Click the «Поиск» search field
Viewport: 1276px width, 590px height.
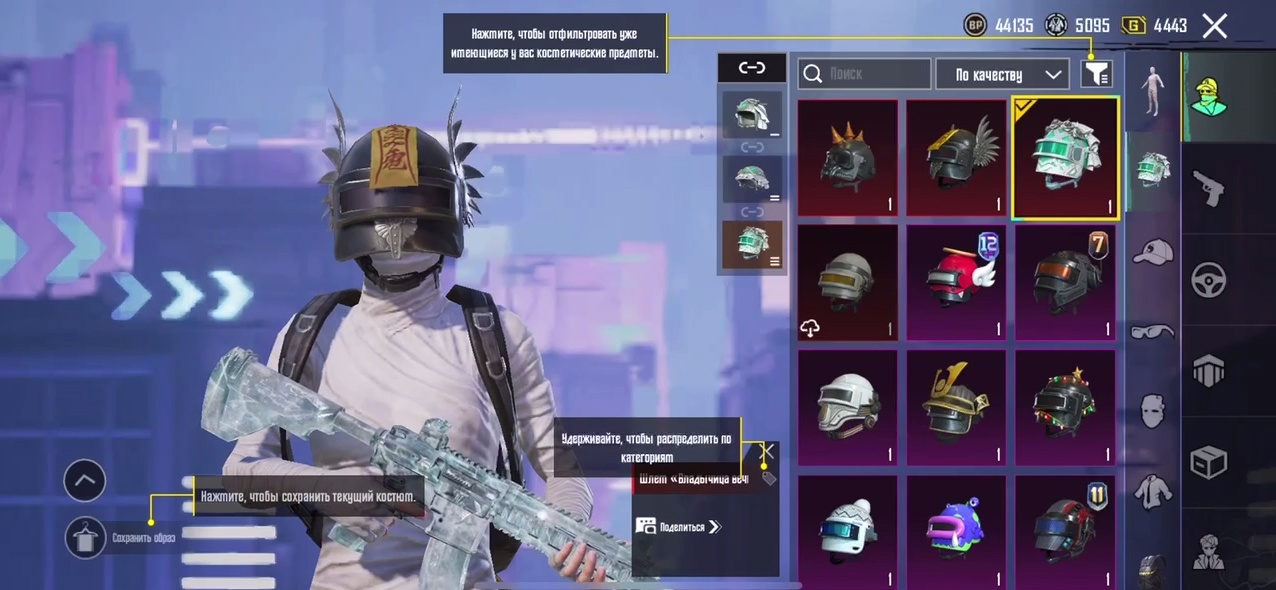865,74
